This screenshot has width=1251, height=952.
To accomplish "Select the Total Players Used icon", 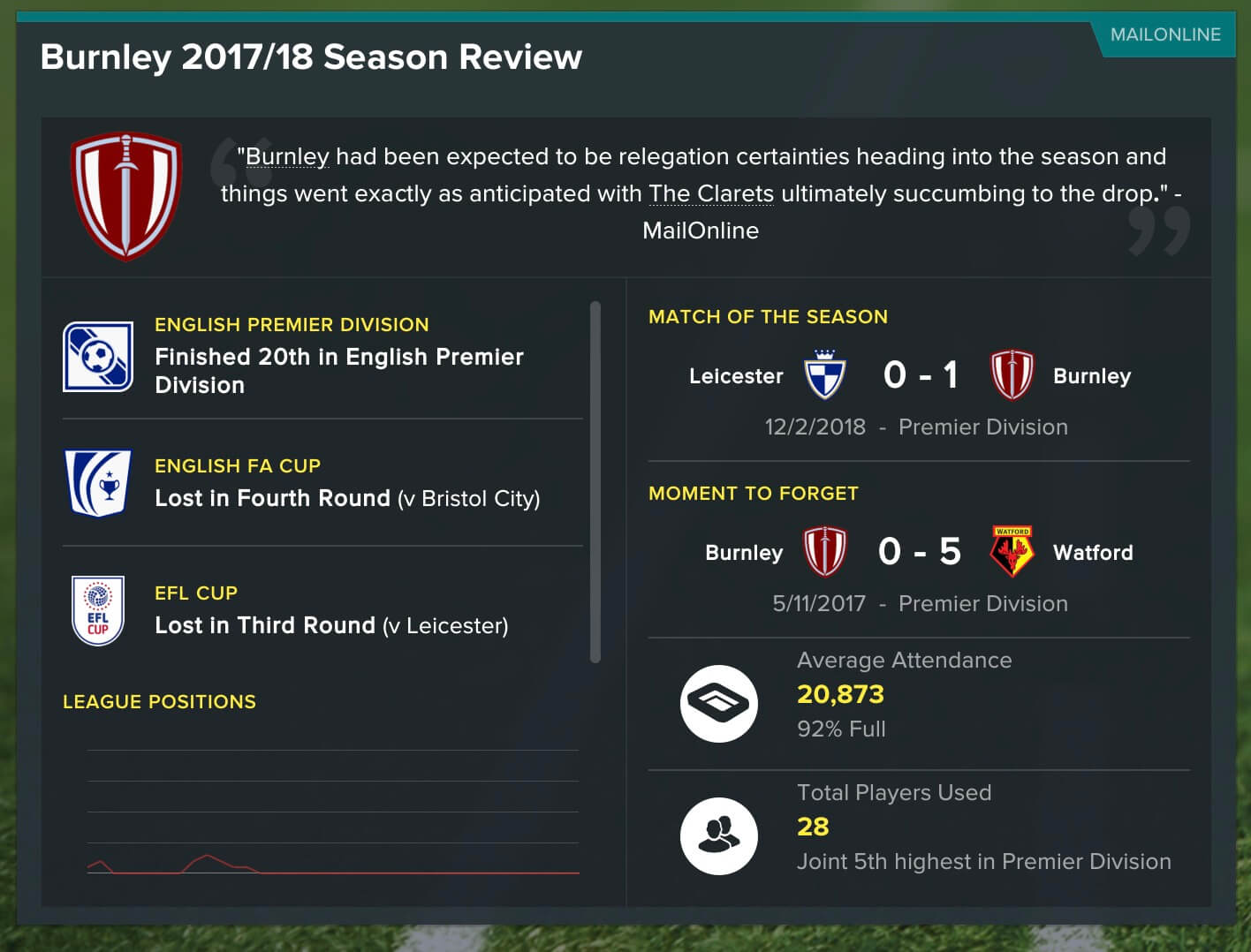I will click(718, 835).
